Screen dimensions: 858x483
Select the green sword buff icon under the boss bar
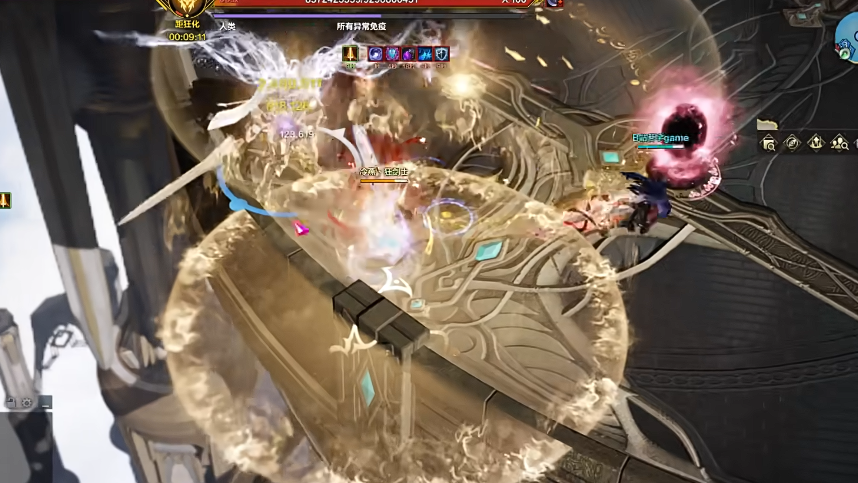click(351, 54)
